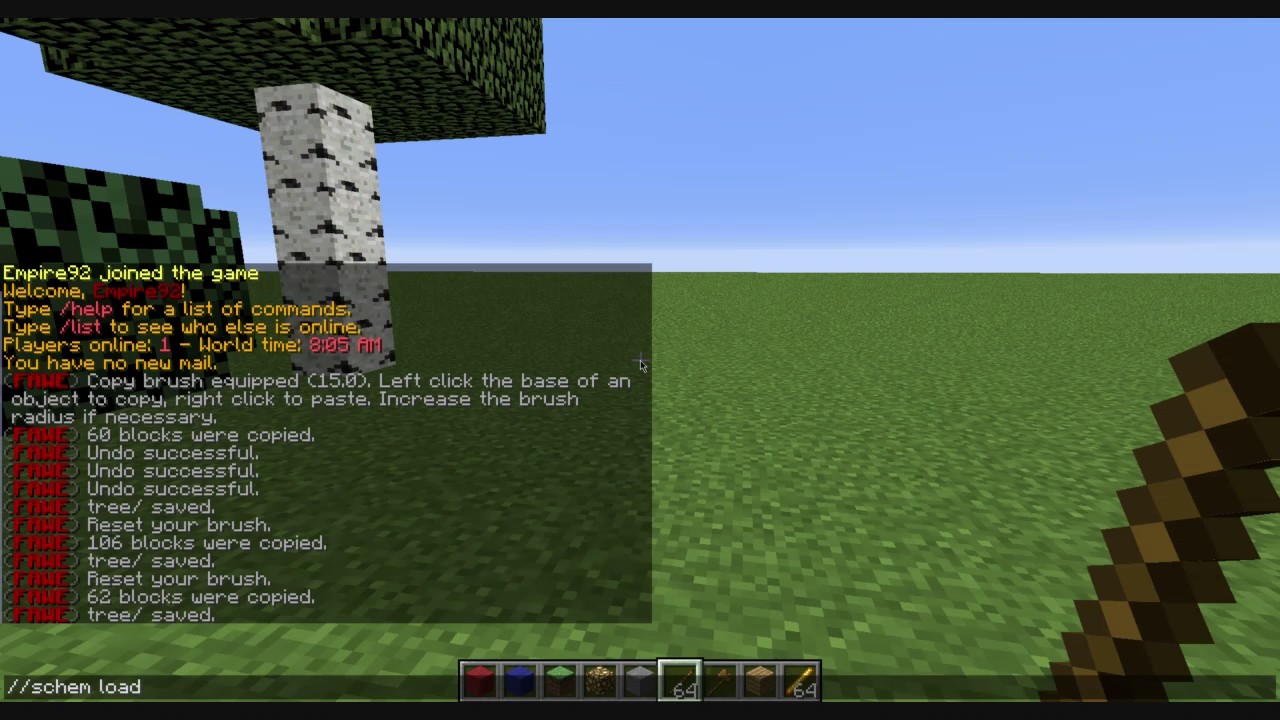Click the selected arrow stack of 64

click(678, 680)
